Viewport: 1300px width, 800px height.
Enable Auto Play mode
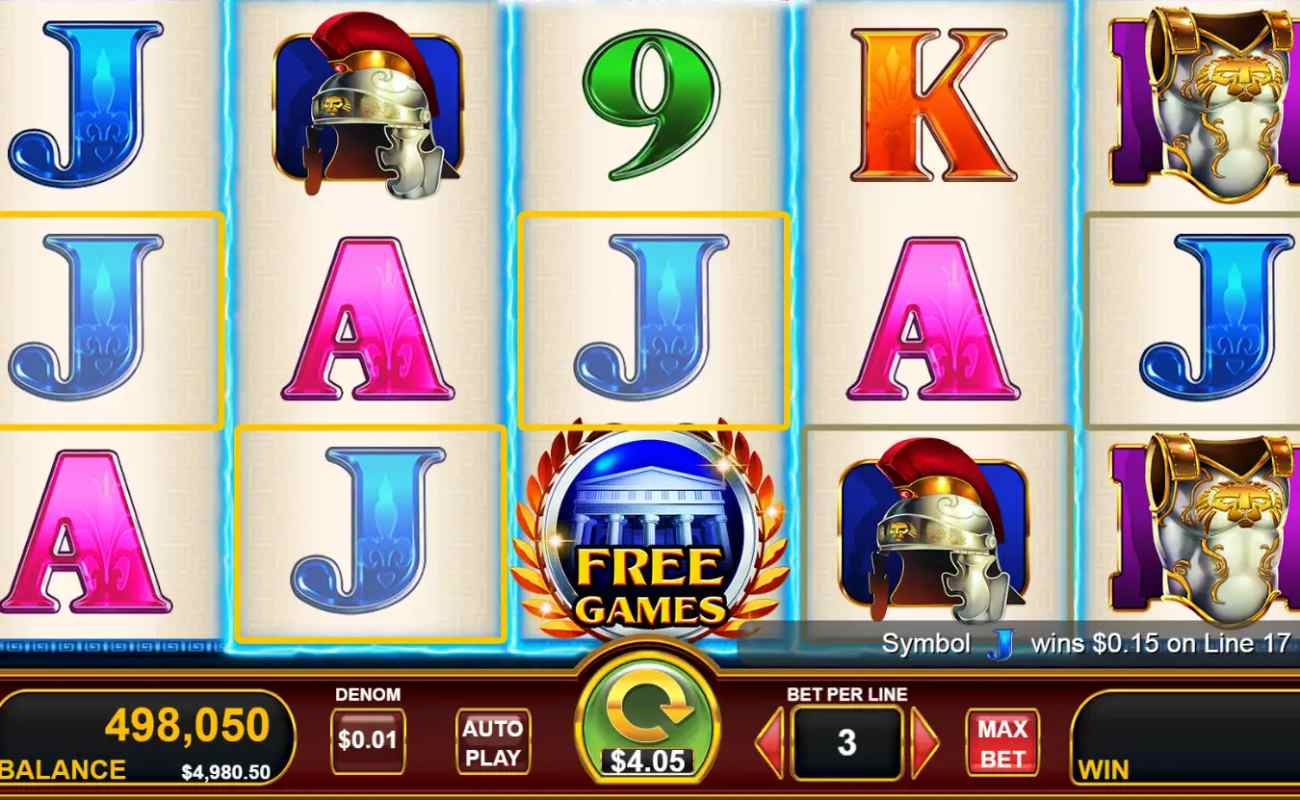[492, 740]
